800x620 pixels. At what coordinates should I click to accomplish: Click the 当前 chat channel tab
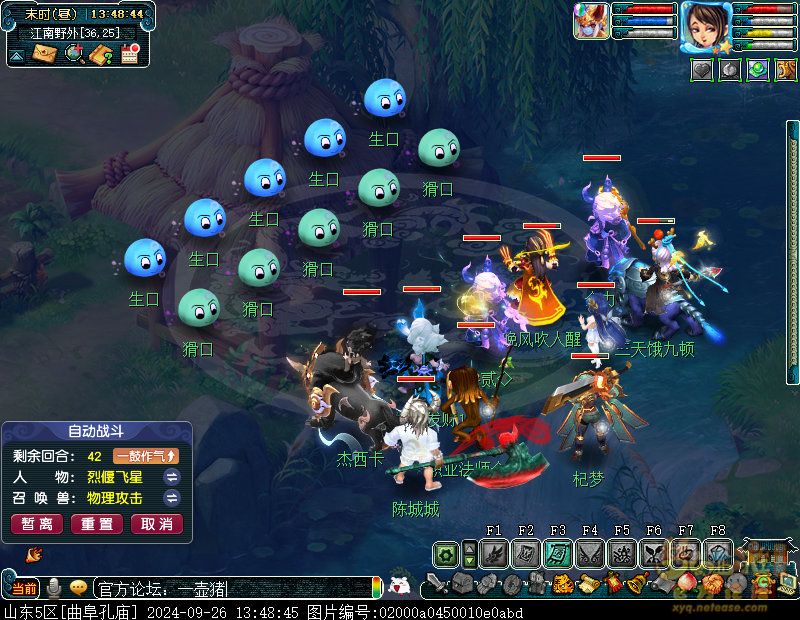point(25,588)
